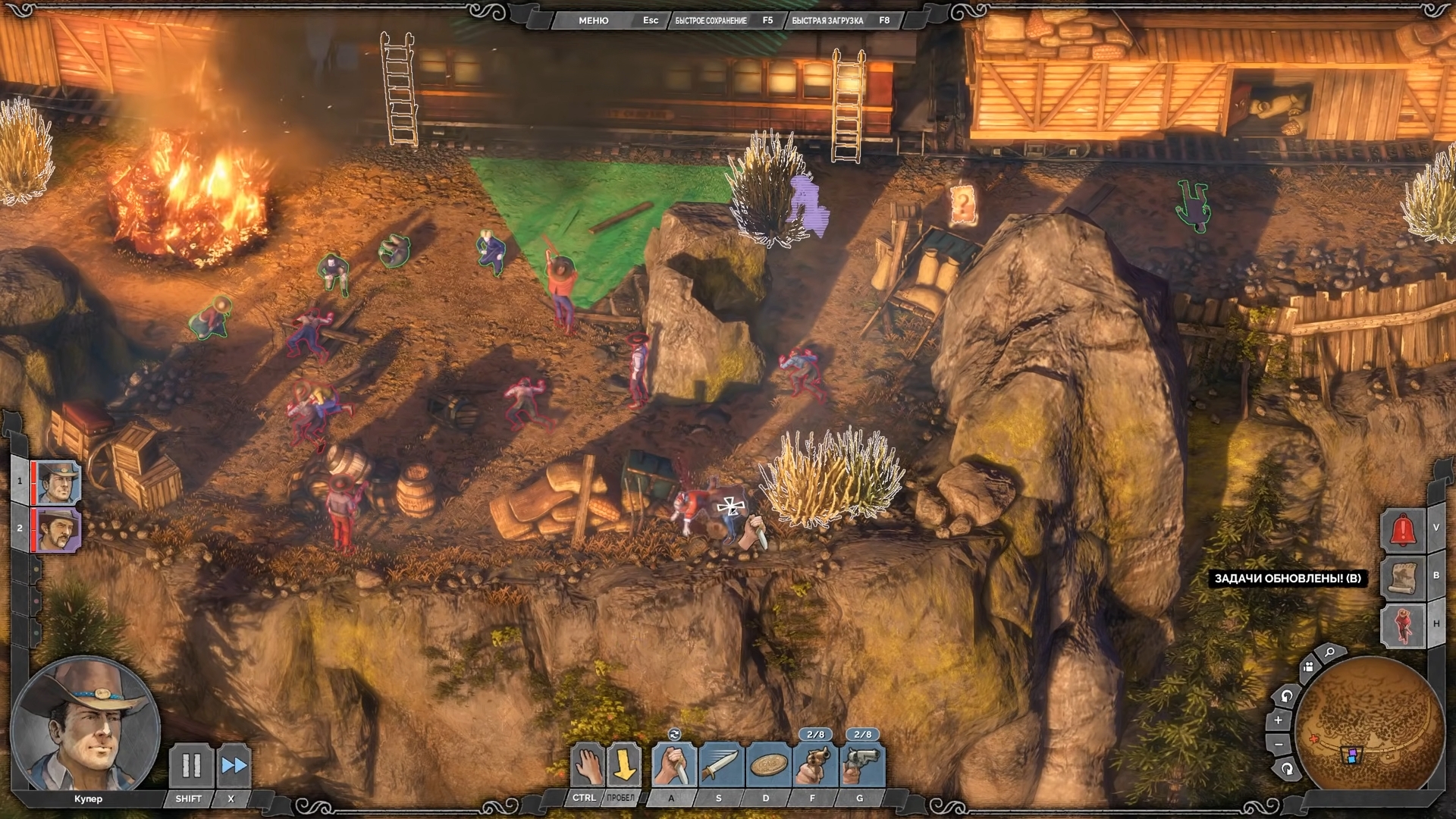Image resolution: width=1456 pixels, height=819 pixels.
Task: Select the silver revolver ability
Action: [861, 766]
